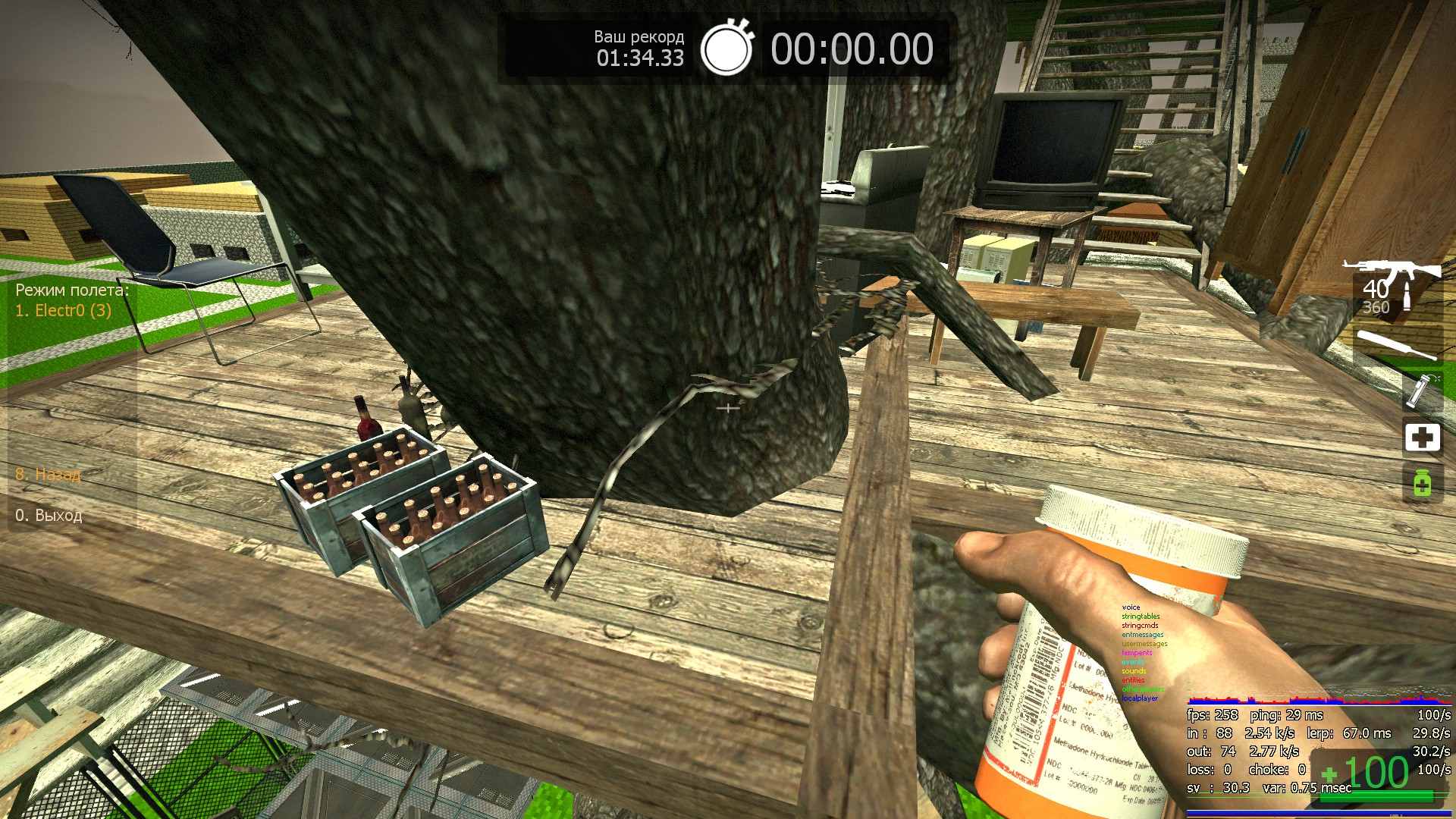Select the Electr0 (3) menu entry

click(x=64, y=310)
